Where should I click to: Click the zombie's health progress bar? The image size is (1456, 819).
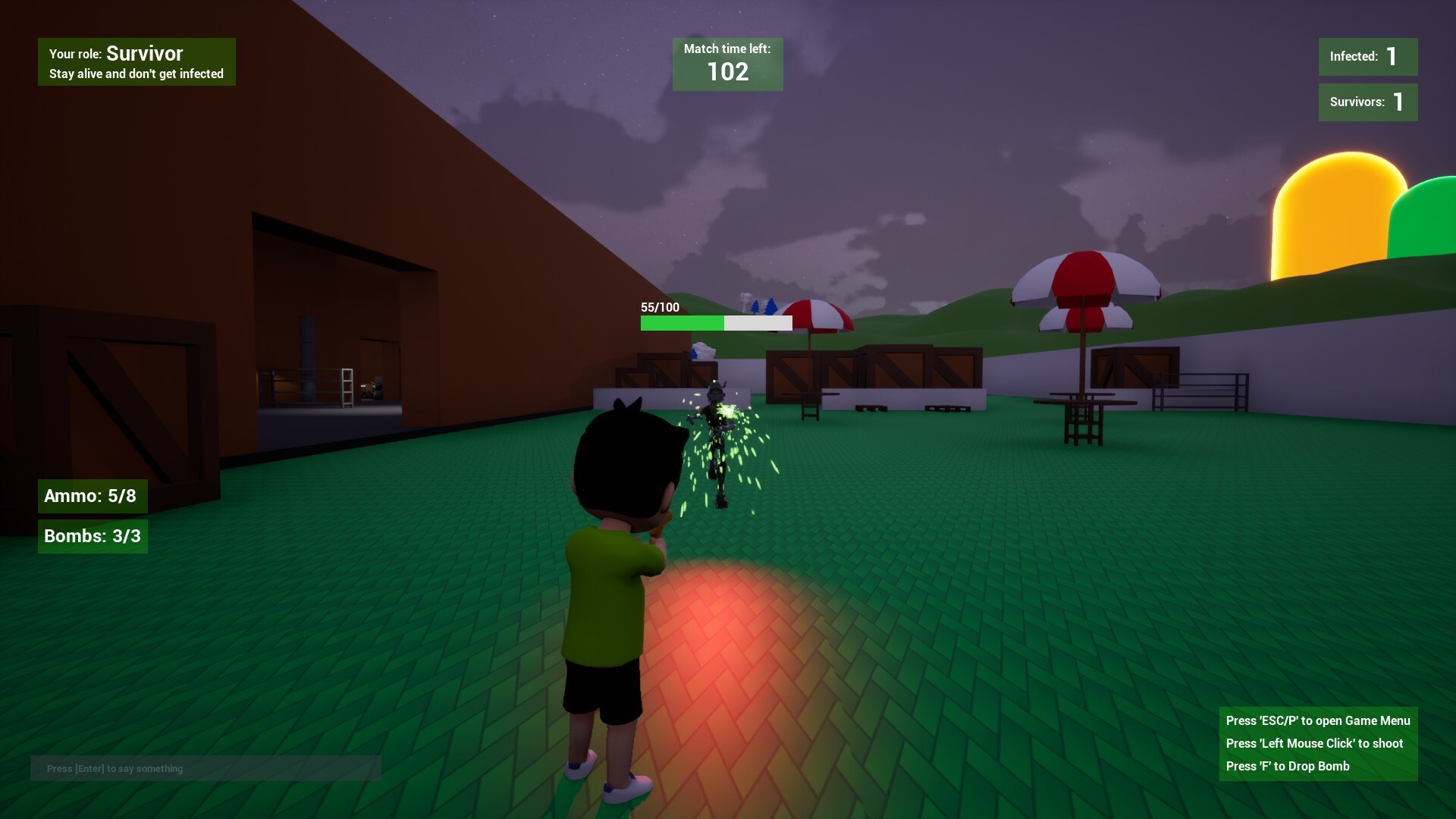tap(716, 322)
